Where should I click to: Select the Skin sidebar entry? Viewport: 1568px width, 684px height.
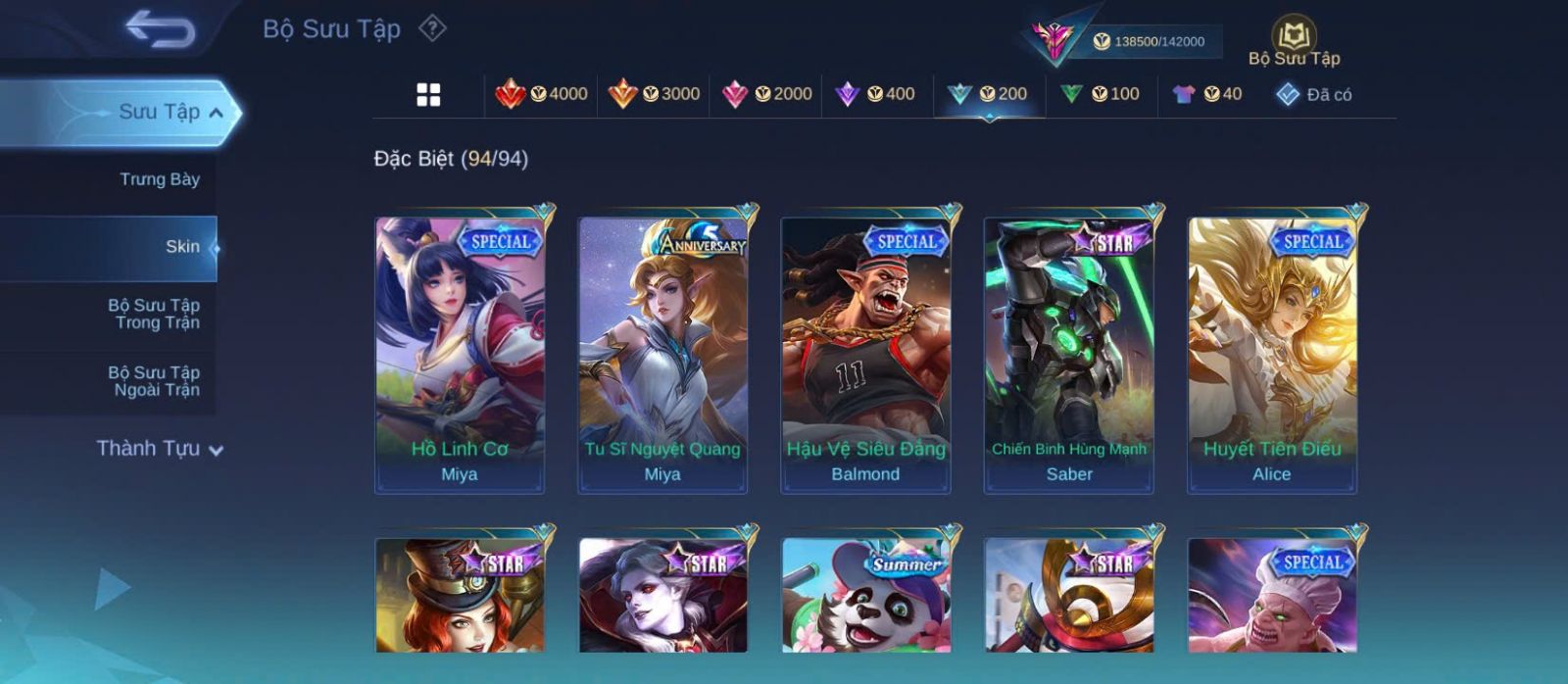[x=181, y=247]
